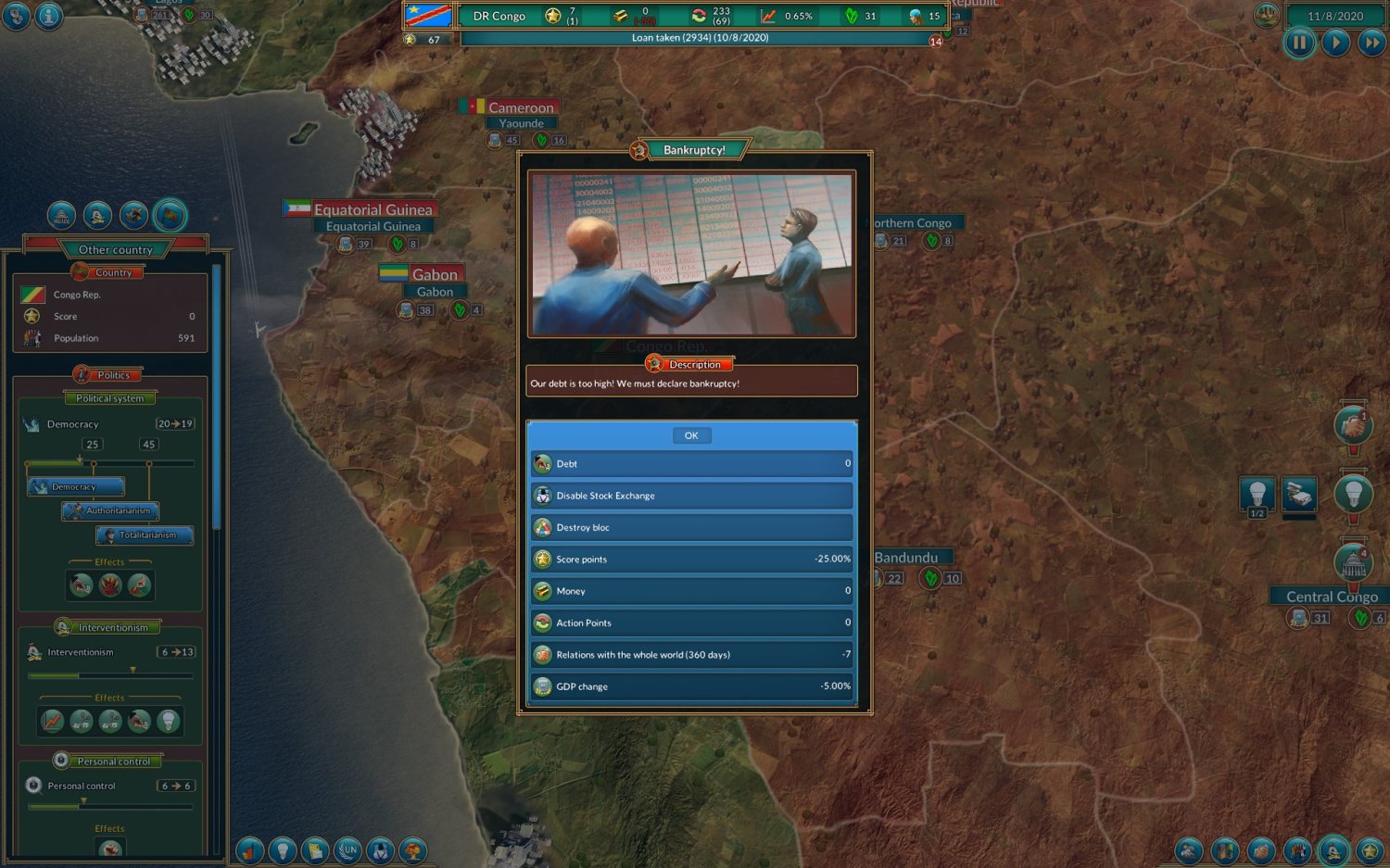
Task: Open the UN panel from bottom toolbar
Action: [x=347, y=849]
